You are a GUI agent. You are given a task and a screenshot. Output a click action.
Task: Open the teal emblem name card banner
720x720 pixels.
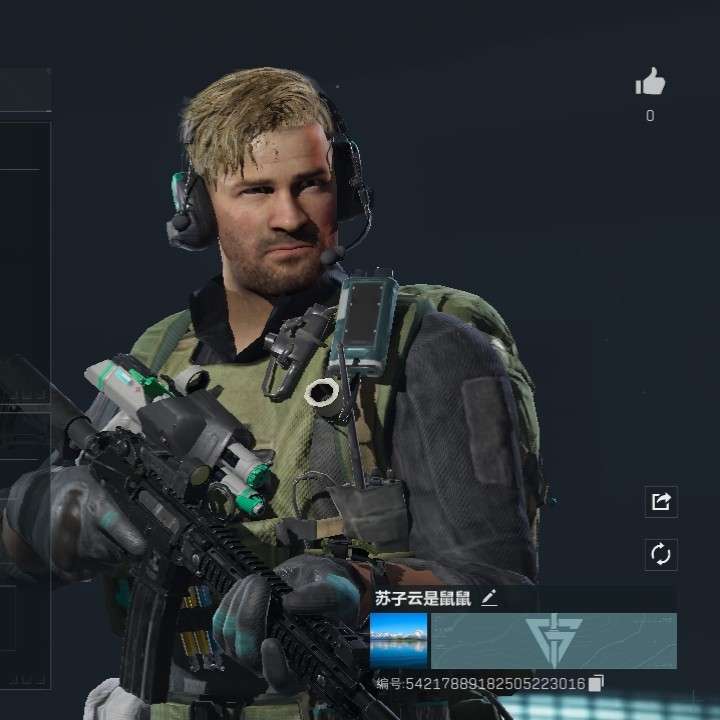pos(554,640)
